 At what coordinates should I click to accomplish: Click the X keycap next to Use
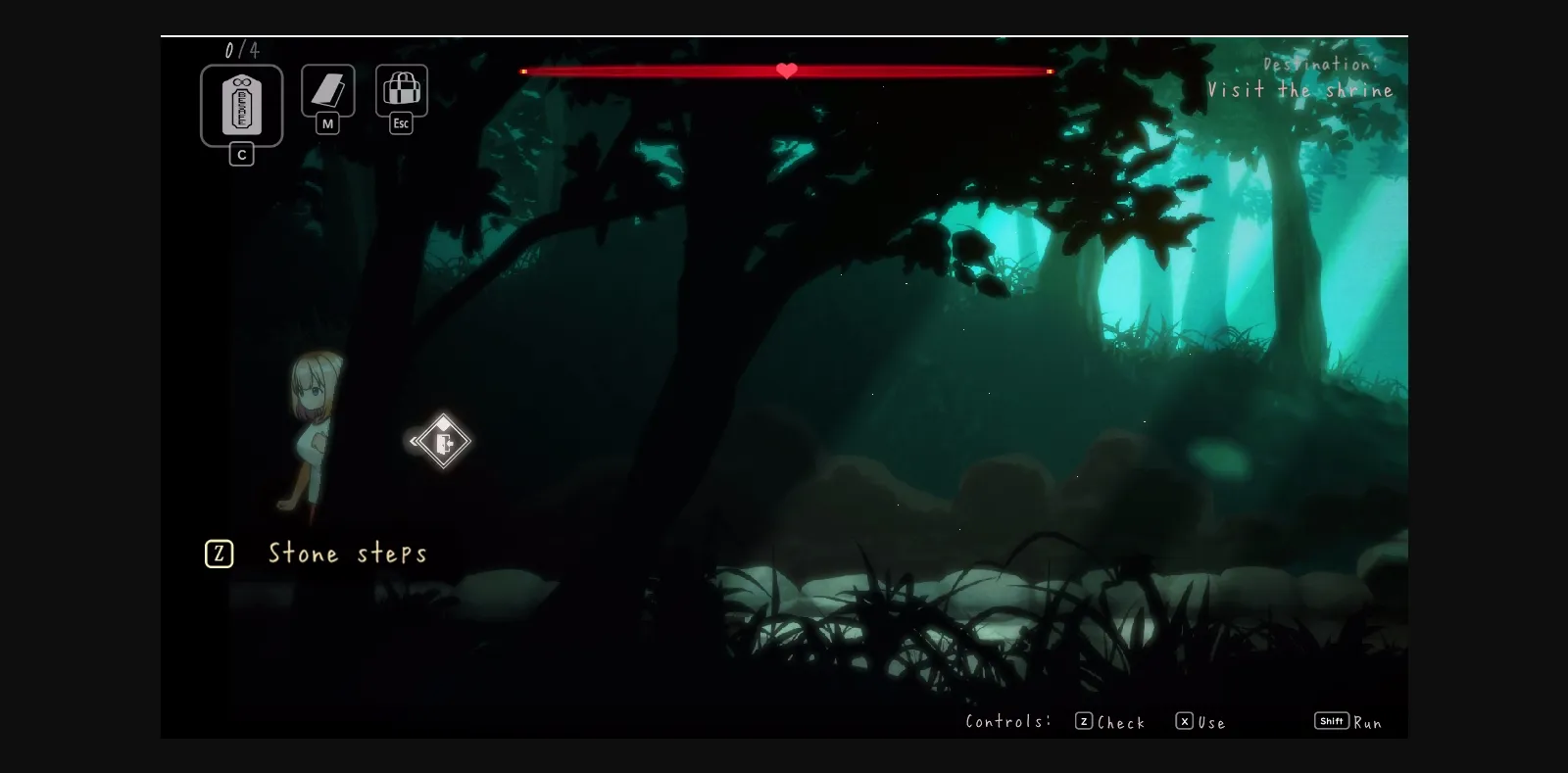click(x=1184, y=721)
